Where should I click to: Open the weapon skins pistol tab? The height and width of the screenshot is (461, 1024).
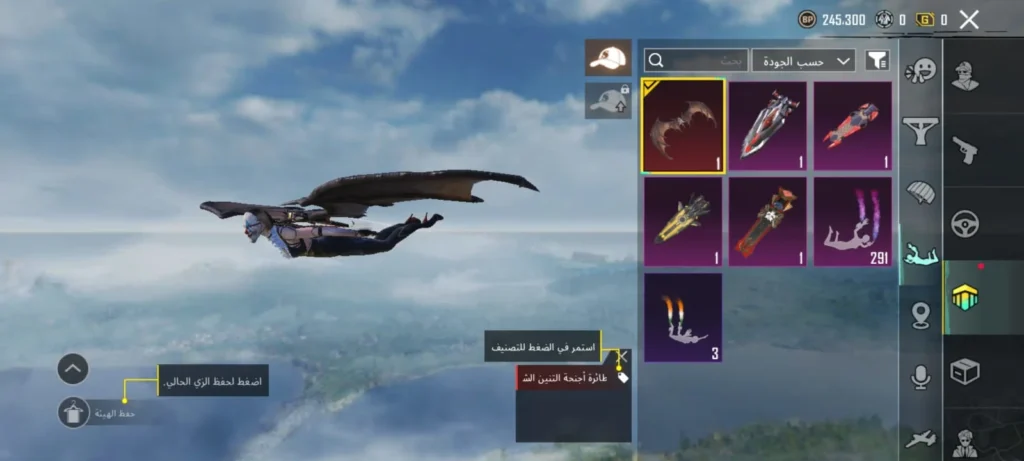(x=965, y=149)
